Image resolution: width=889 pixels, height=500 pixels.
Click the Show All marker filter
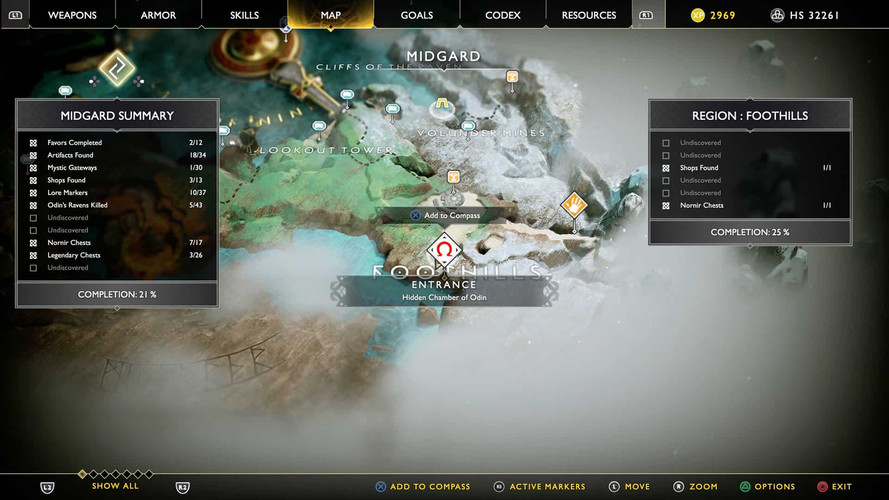[115, 486]
